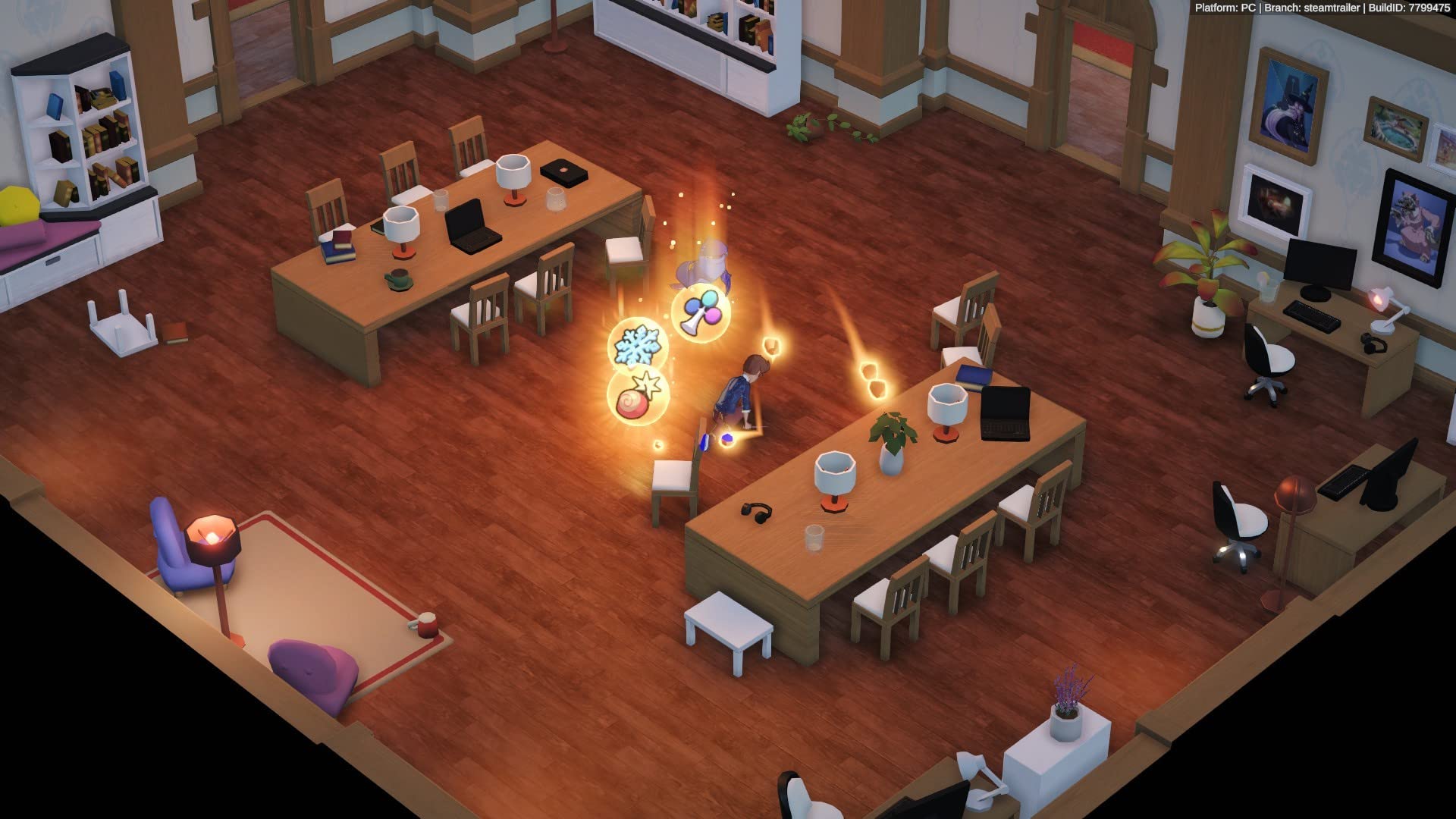
Task: Select the snowflake ability bubble
Action: (x=635, y=344)
